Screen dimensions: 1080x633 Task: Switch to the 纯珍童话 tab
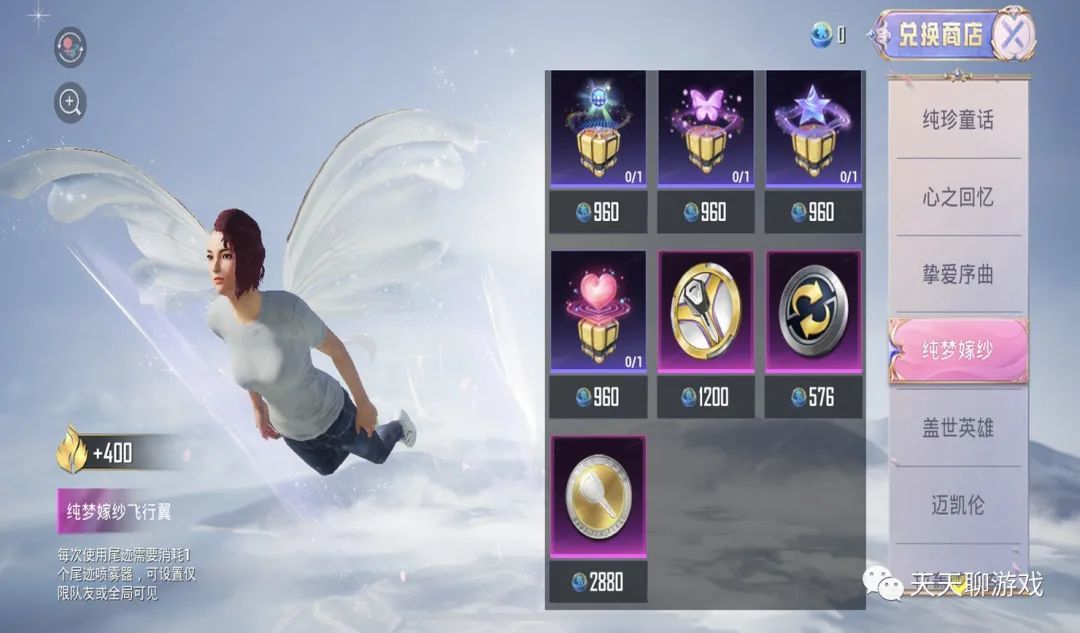coord(958,120)
